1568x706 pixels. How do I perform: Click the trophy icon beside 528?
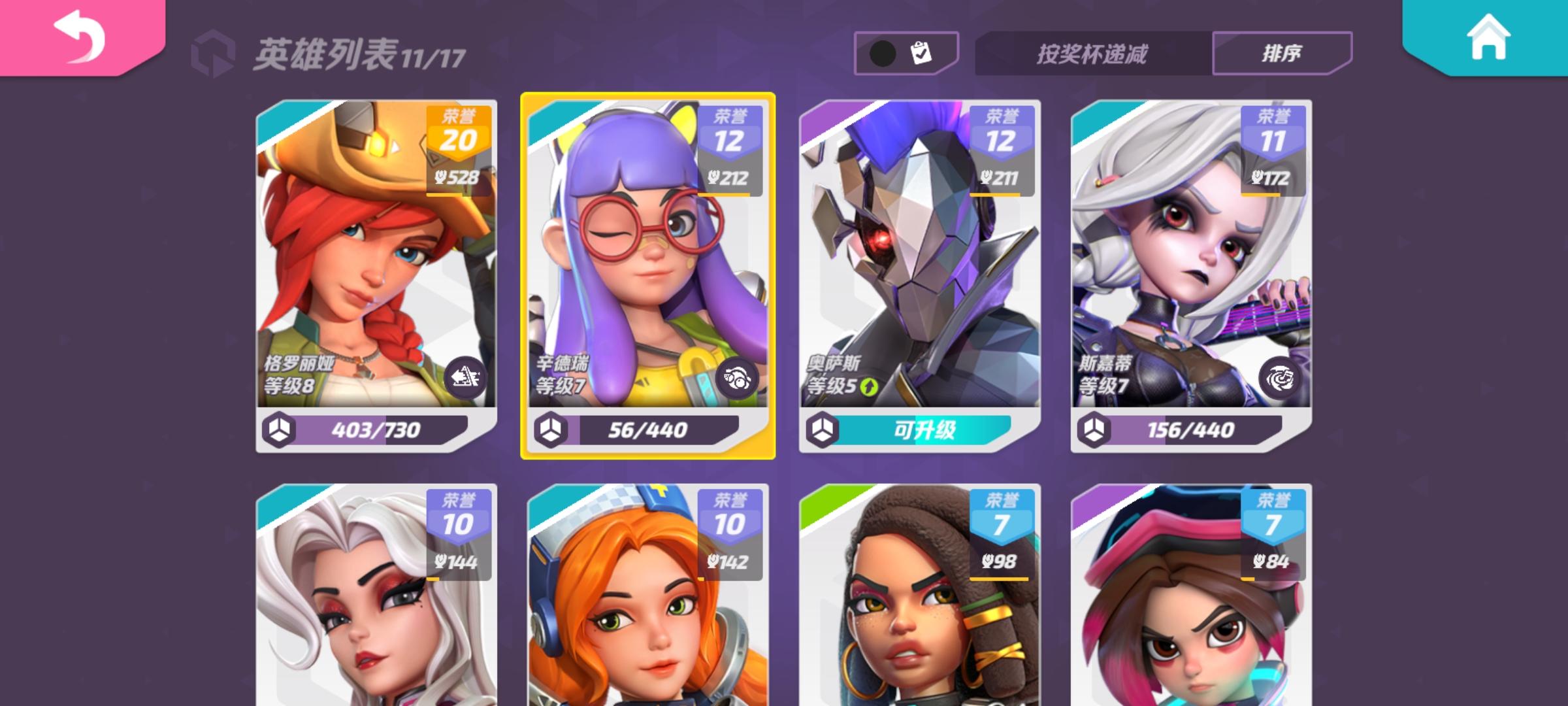pos(442,175)
